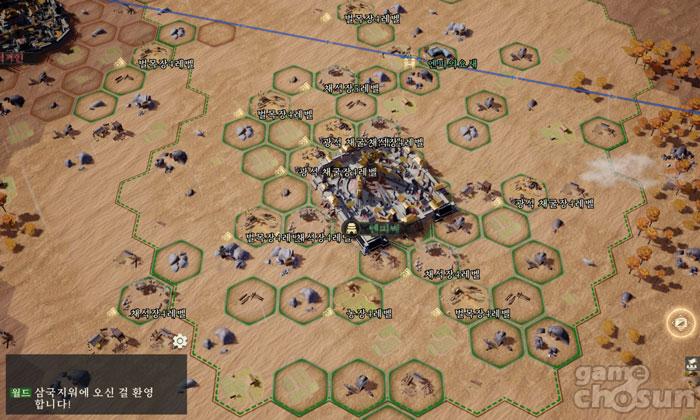Select the central city nameplate badge
Image resolution: width=700 pixels, height=420 pixels.
[x=372, y=227]
